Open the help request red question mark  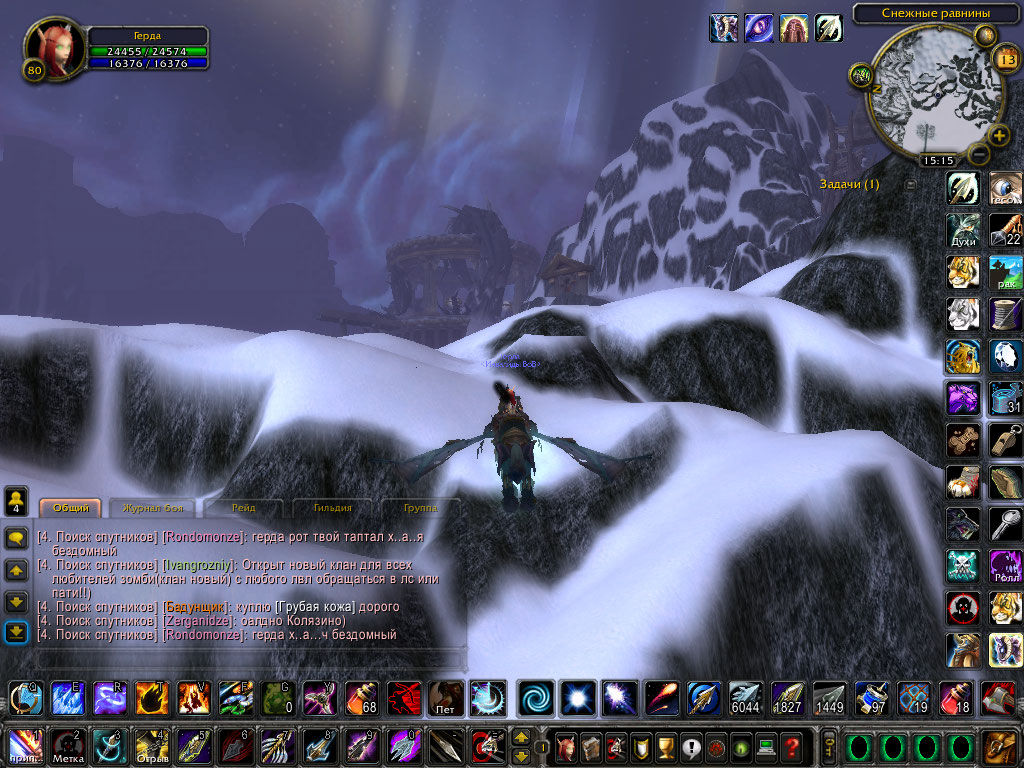[791, 746]
